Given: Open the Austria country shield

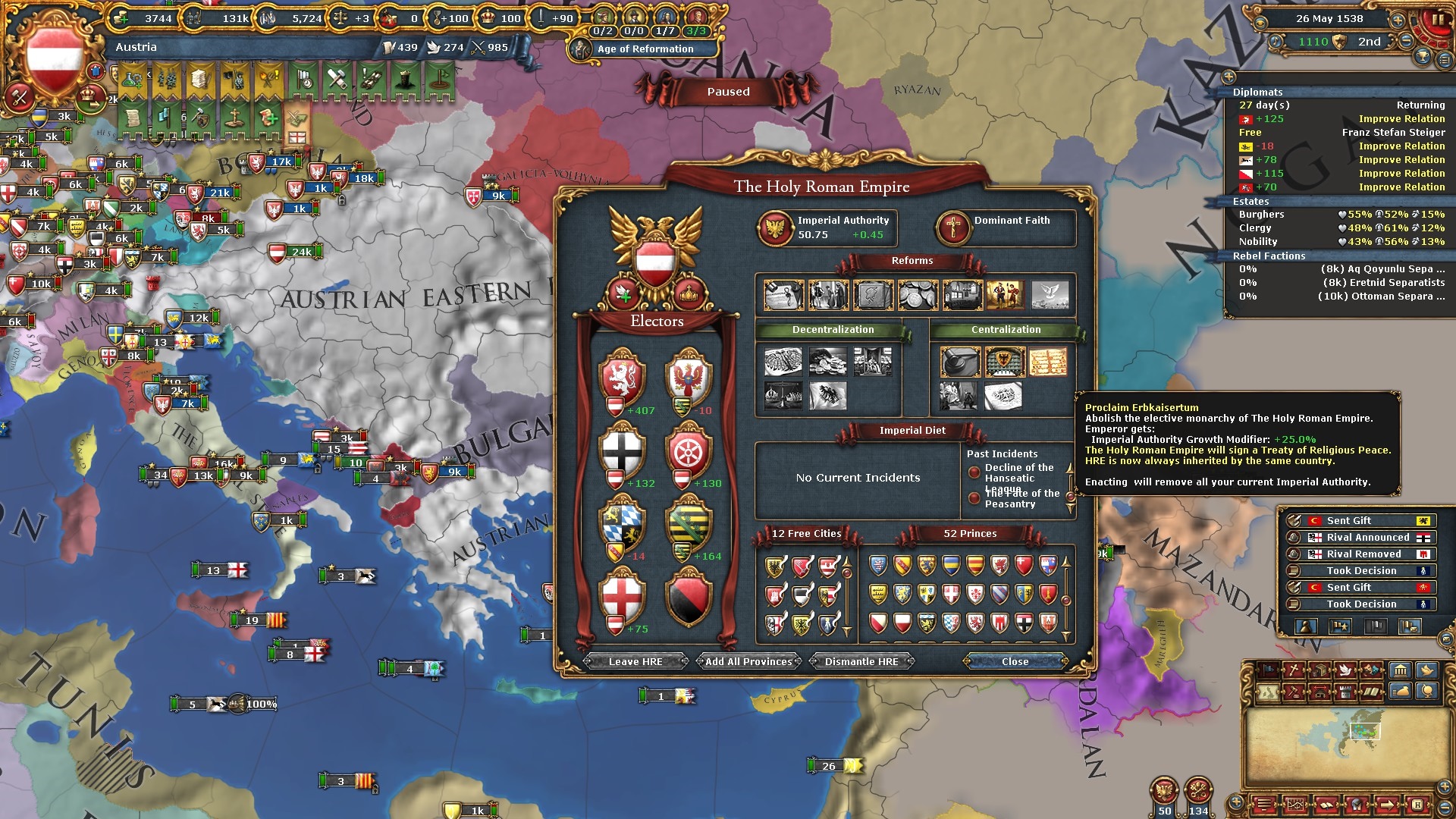Looking at the screenshot, I should click(53, 57).
